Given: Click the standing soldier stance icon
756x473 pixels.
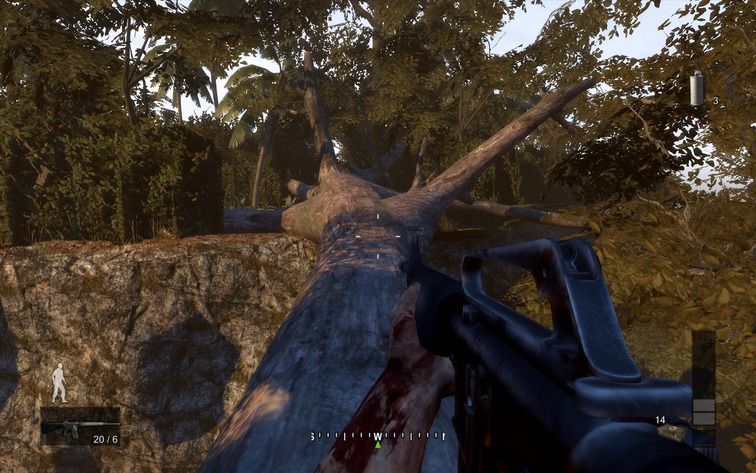Looking at the screenshot, I should [x=59, y=383].
